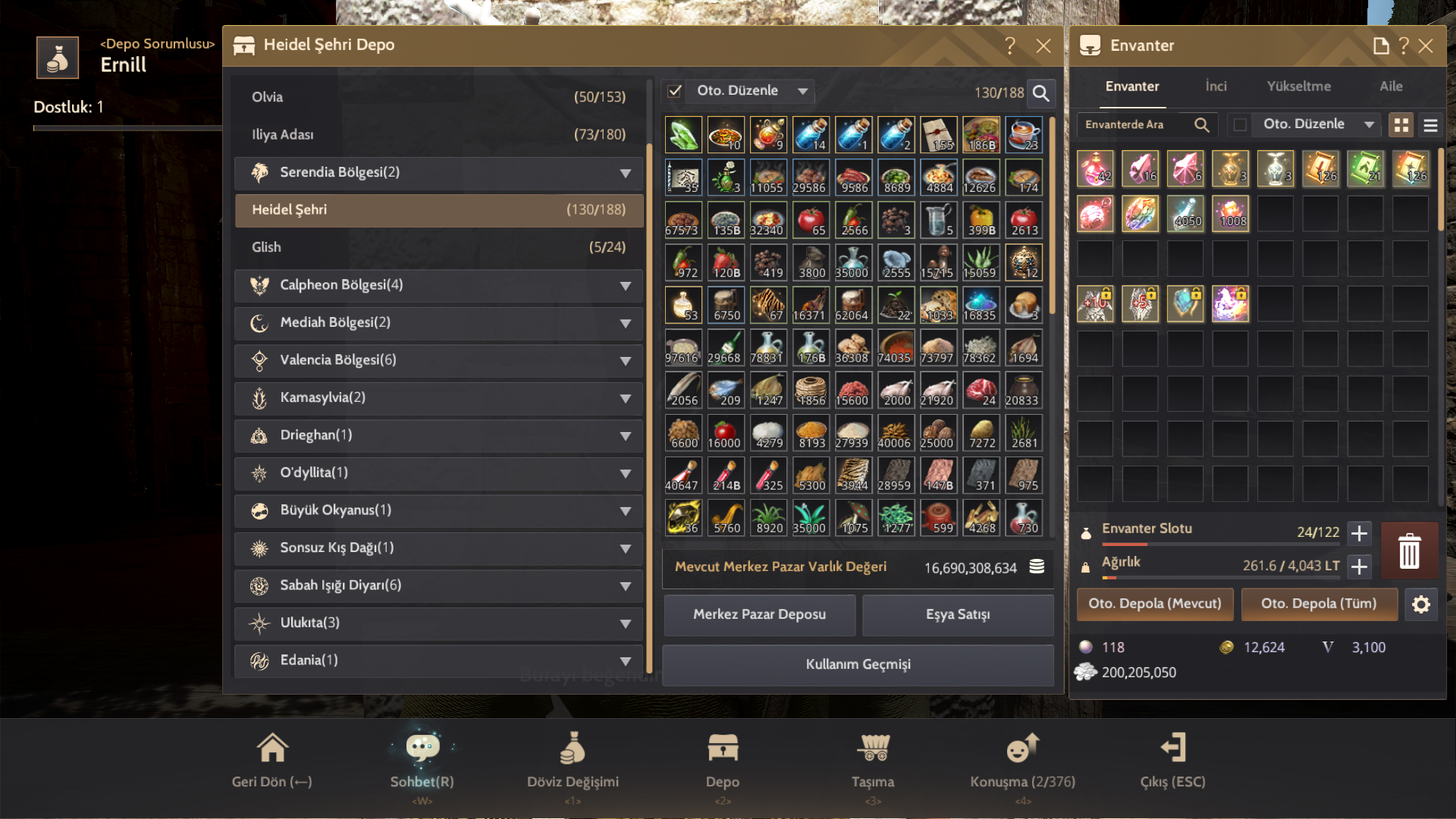Uncheck Oto. Düzenle in the warehouse window
This screenshot has width=1456, height=819.
[x=673, y=90]
